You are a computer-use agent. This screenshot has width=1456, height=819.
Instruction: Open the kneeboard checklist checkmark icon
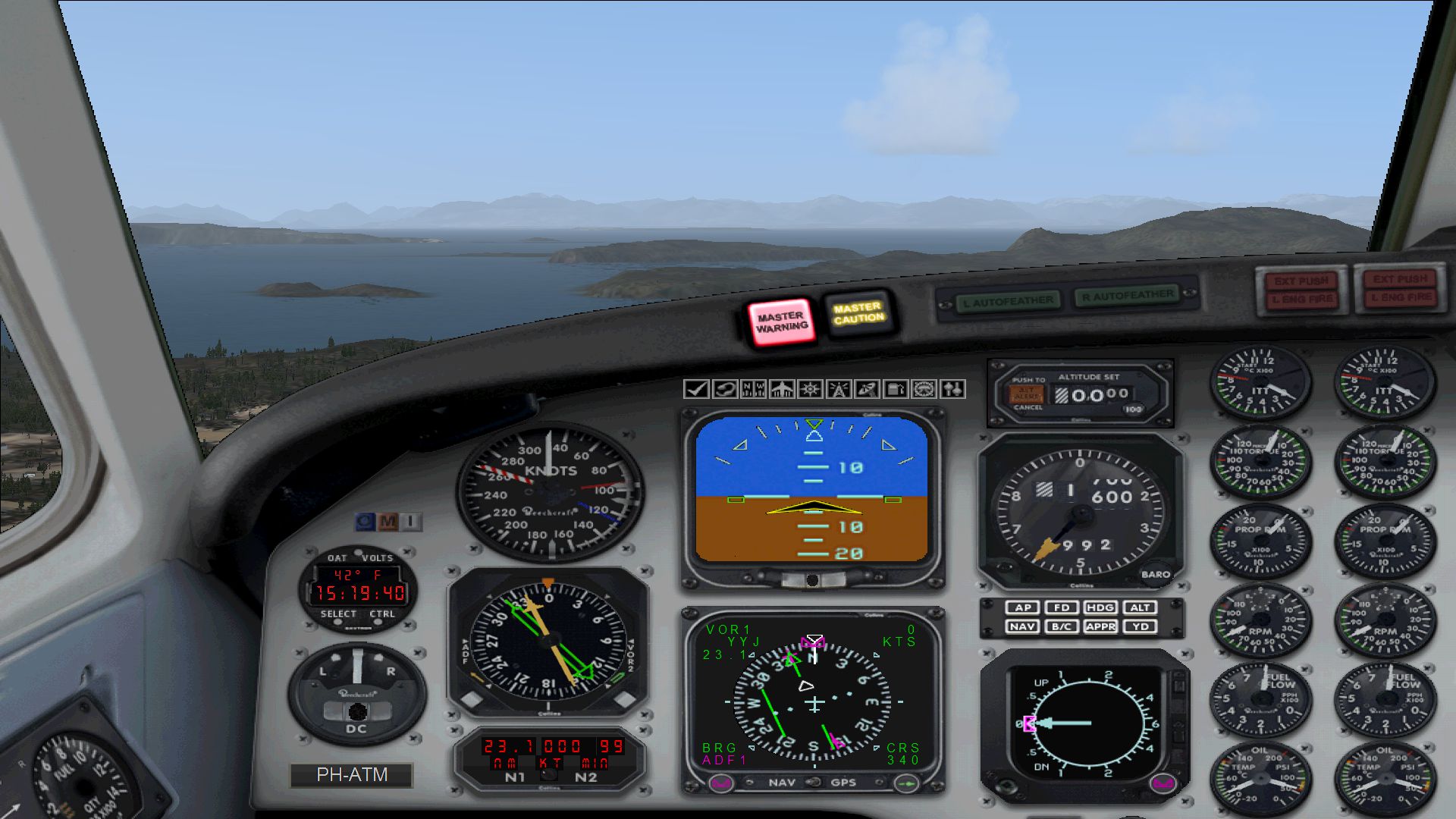pyautogui.click(x=695, y=390)
